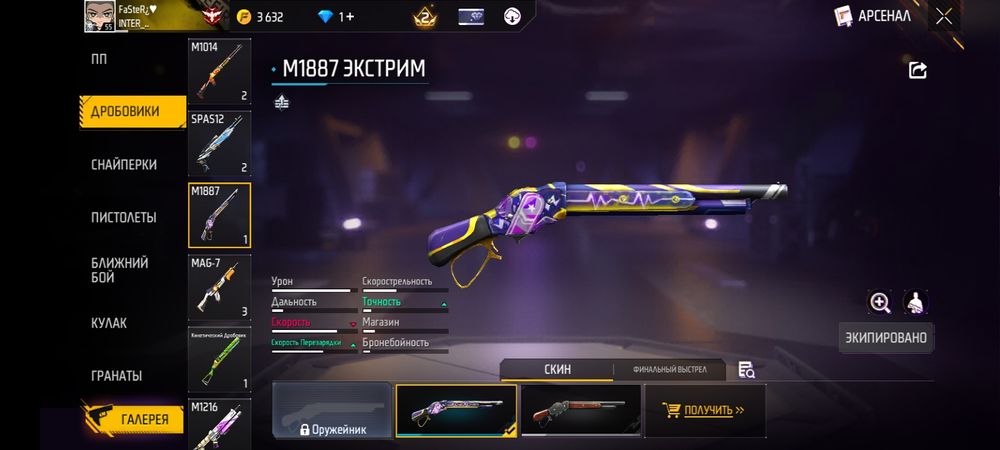Screen dimensions: 1000x450
Task: Select the Кулак category
Action: [x=109, y=323]
